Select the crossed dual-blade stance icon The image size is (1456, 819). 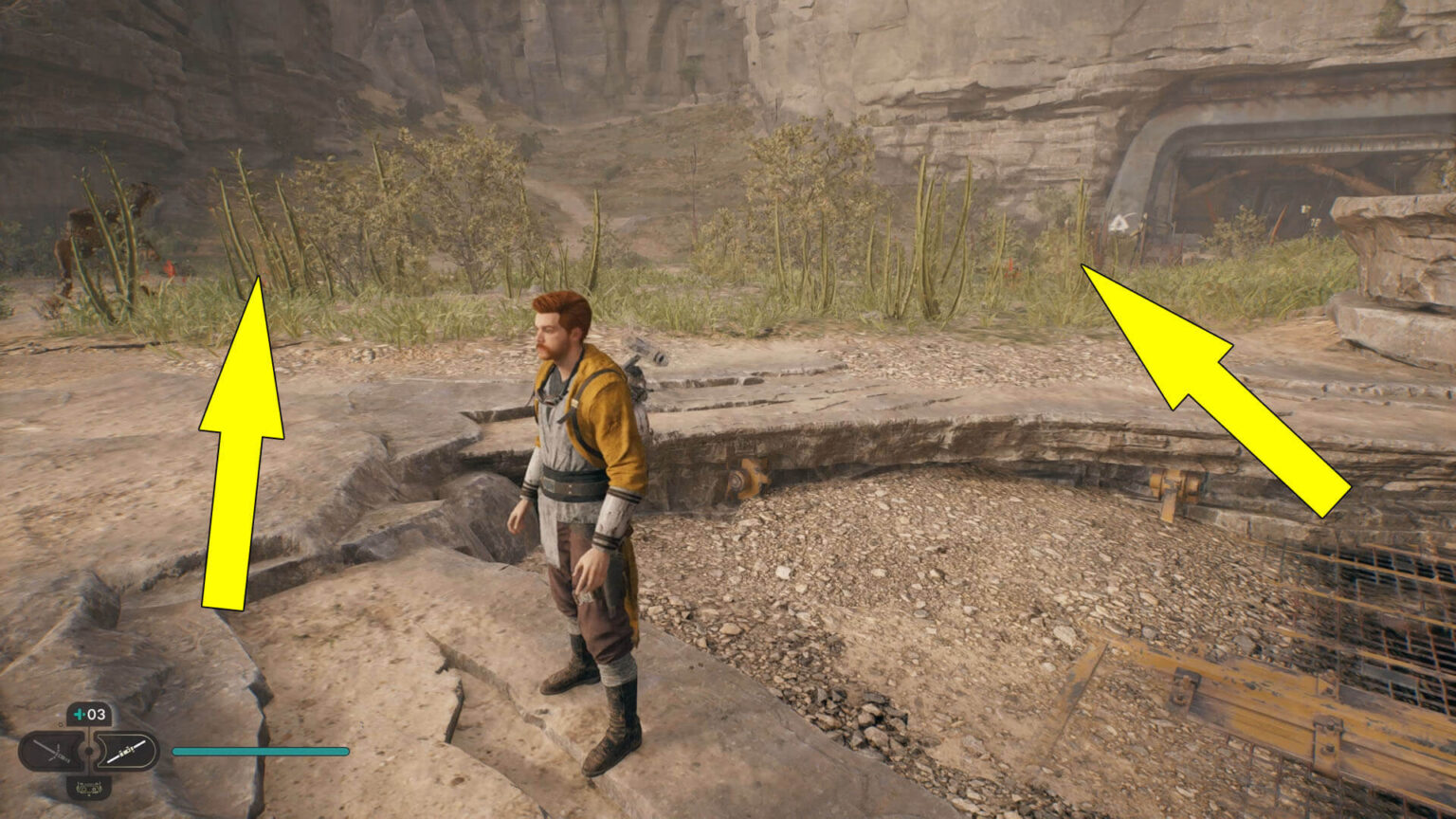pyautogui.click(x=53, y=751)
